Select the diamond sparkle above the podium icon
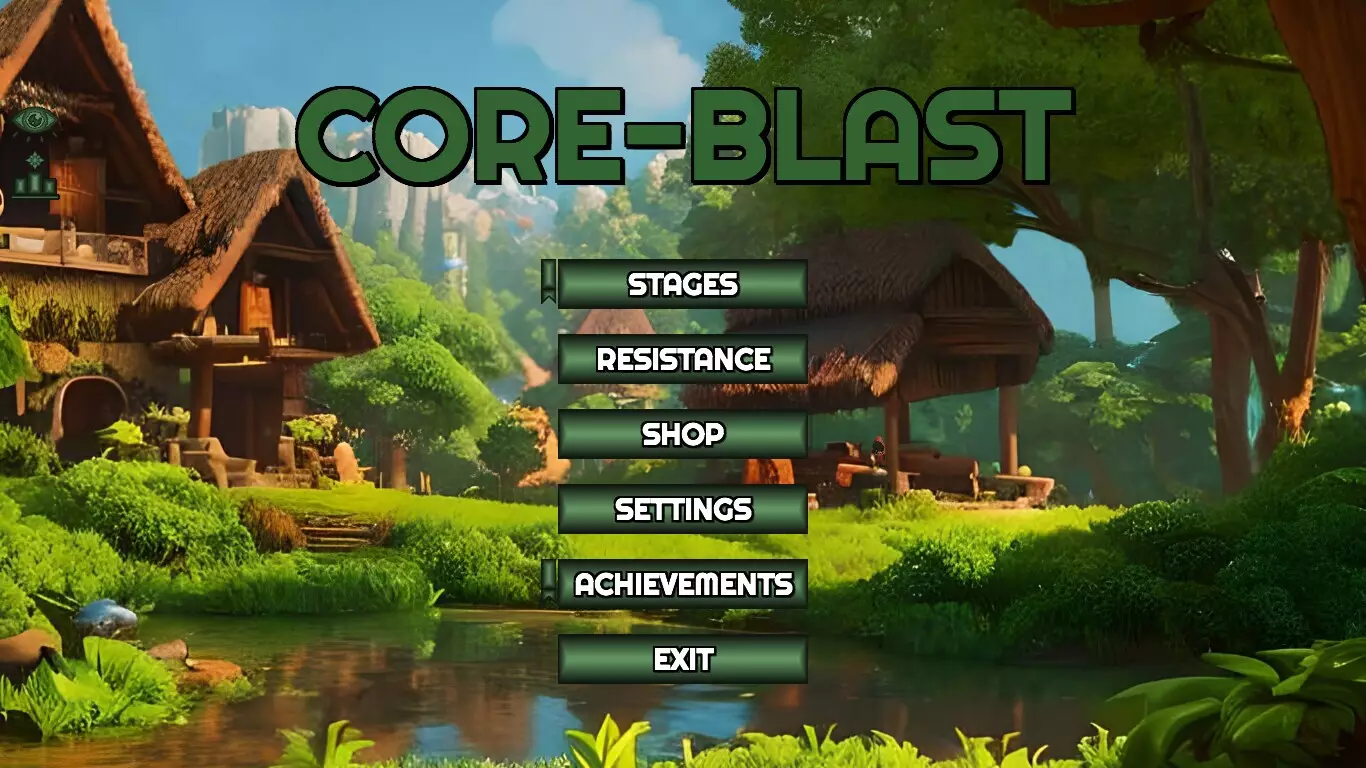1366x768 pixels. [x=35, y=158]
